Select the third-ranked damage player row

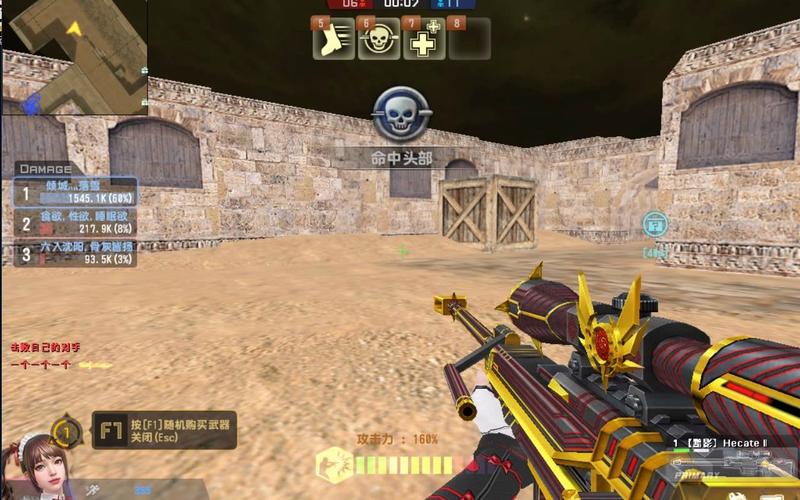pyautogui.click(x=76, y=252)
